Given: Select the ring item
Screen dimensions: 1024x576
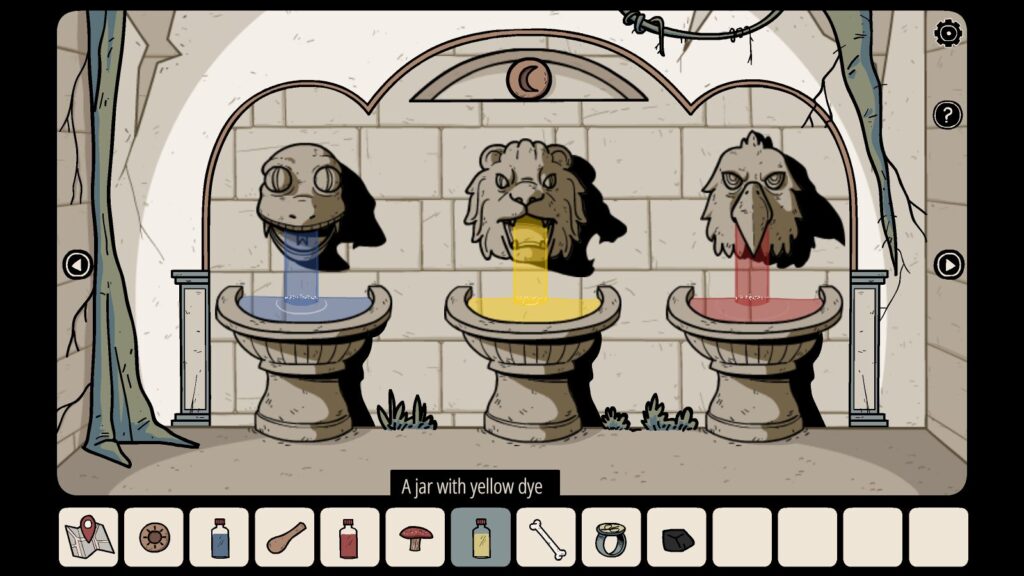Looking at the screenshot, I should (x=612, y=537).
